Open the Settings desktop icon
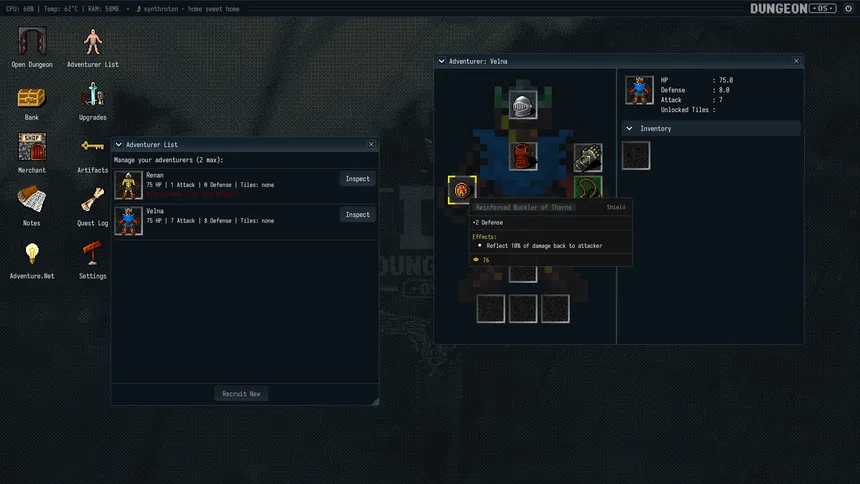 (92, 253)
